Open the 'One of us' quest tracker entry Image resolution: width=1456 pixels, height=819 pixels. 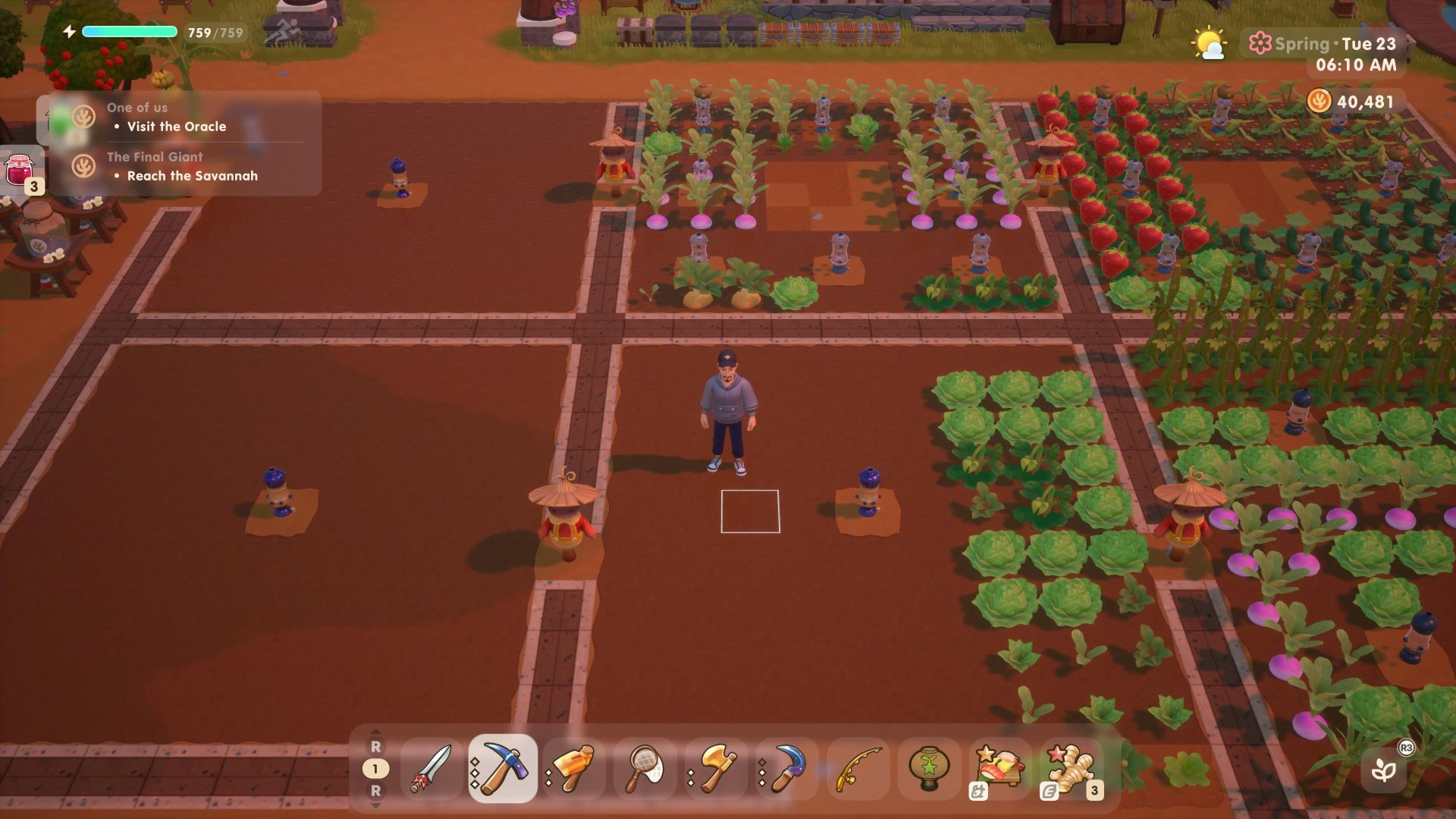(x=176, y=117)
